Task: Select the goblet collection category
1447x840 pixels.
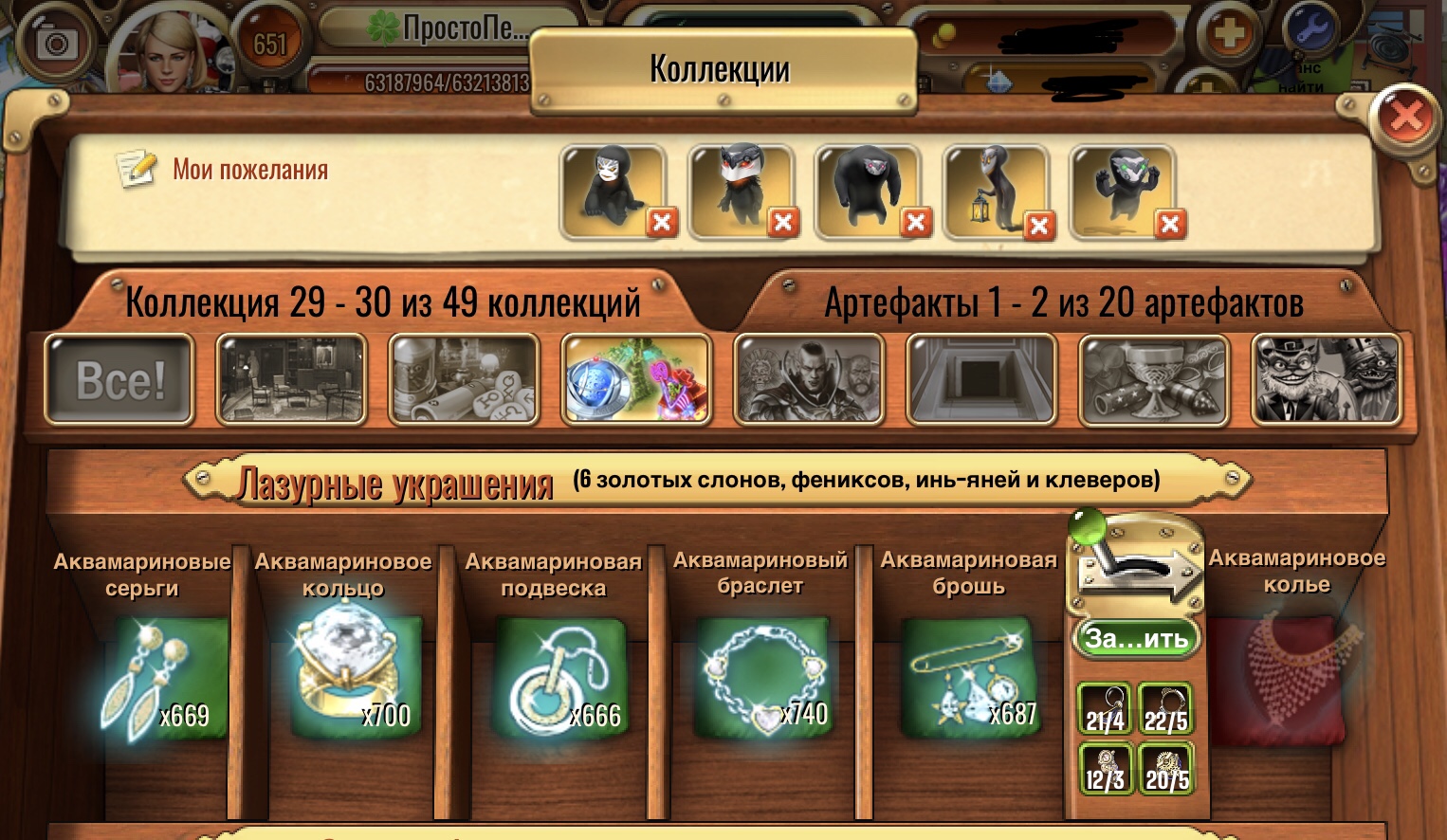Action: 1154,380
